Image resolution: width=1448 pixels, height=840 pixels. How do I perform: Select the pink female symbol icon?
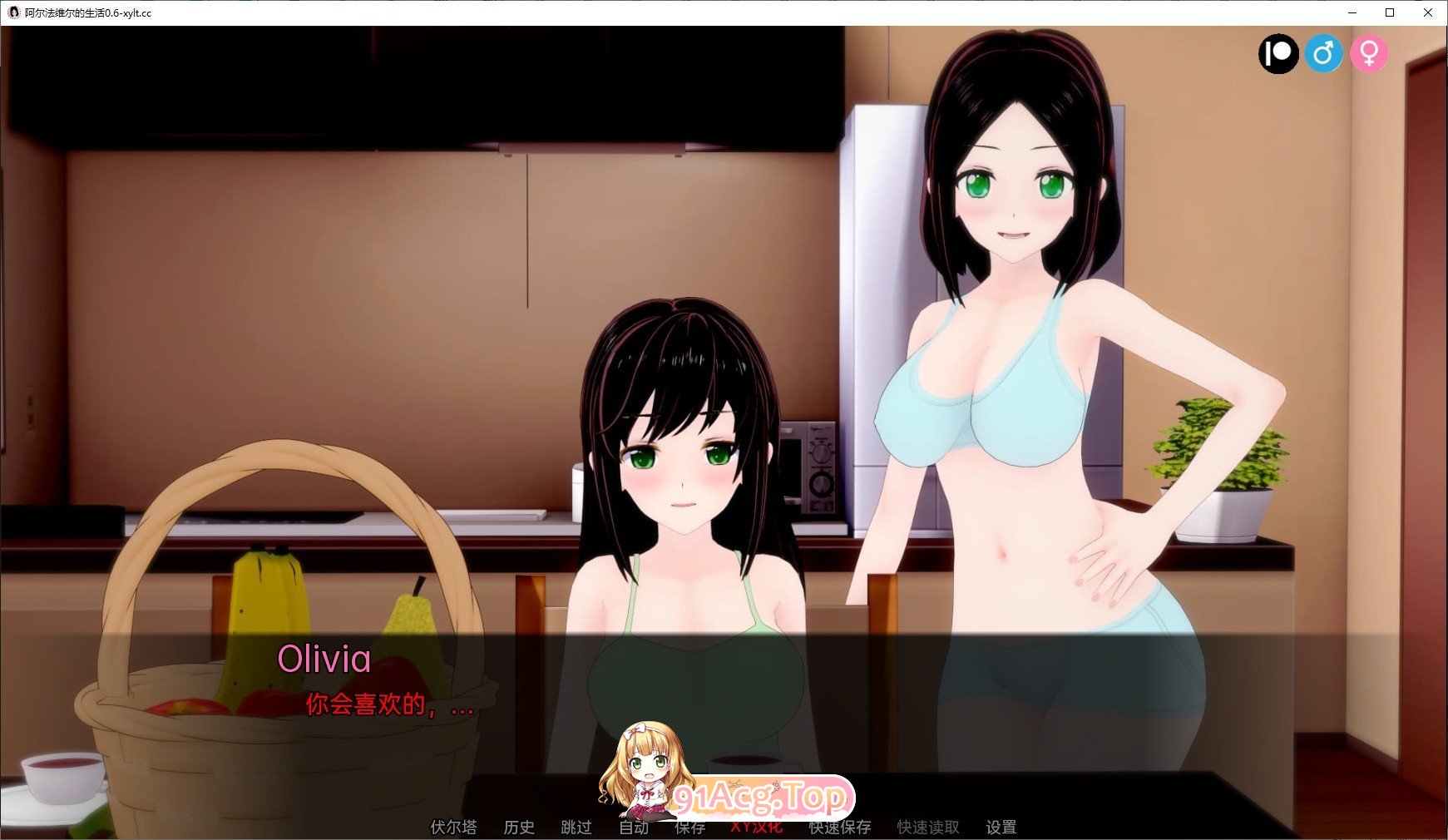pyautogui.click(x=1371, y=53)
